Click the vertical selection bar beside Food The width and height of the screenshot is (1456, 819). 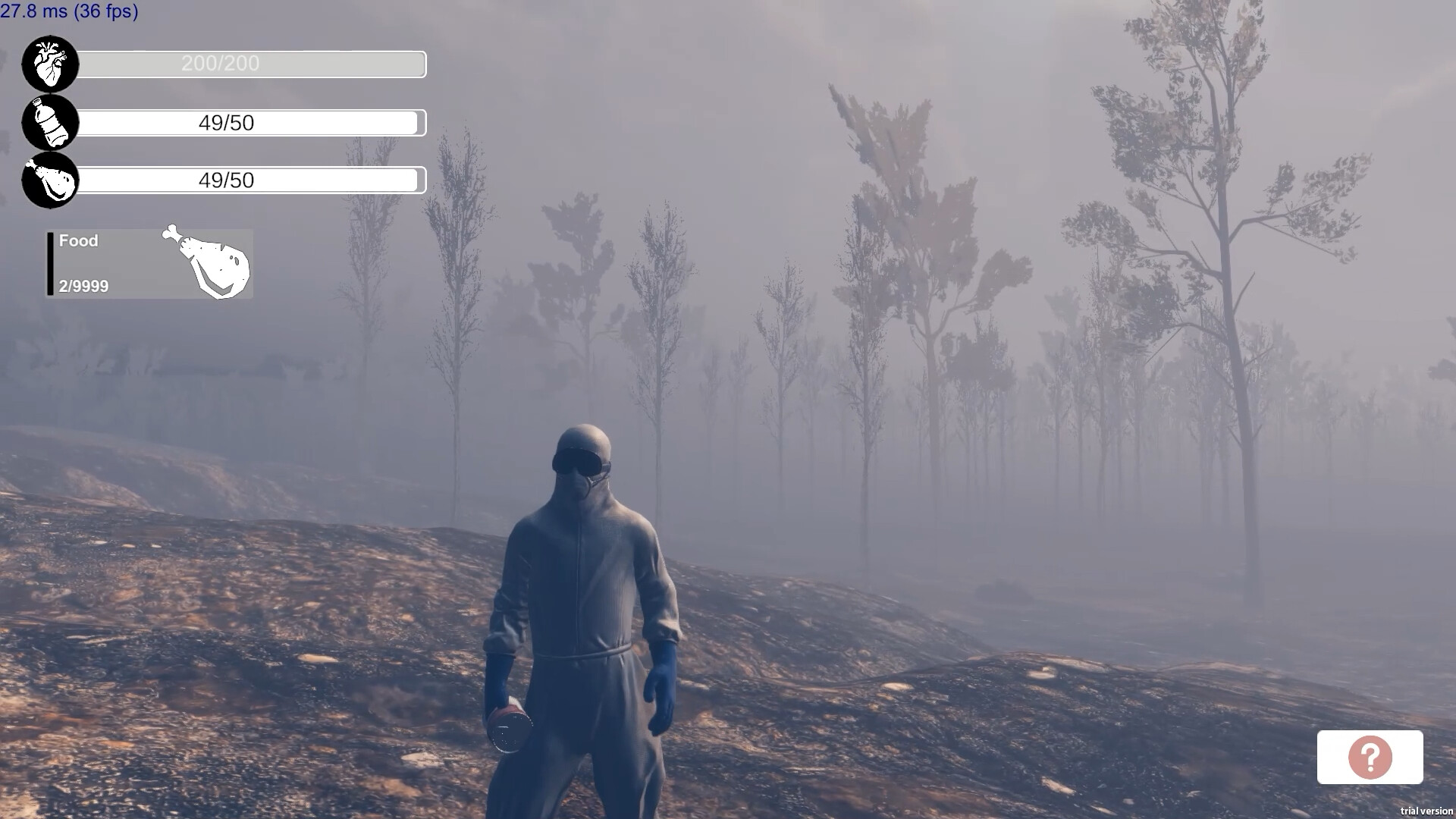[50, 263]
